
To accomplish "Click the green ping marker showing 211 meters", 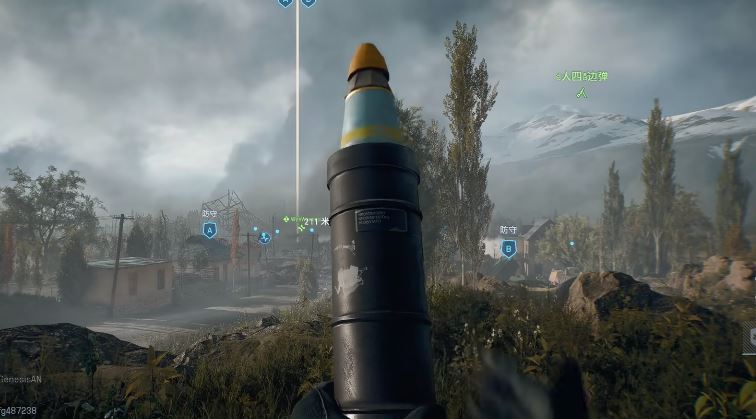I will pos(287,219).
